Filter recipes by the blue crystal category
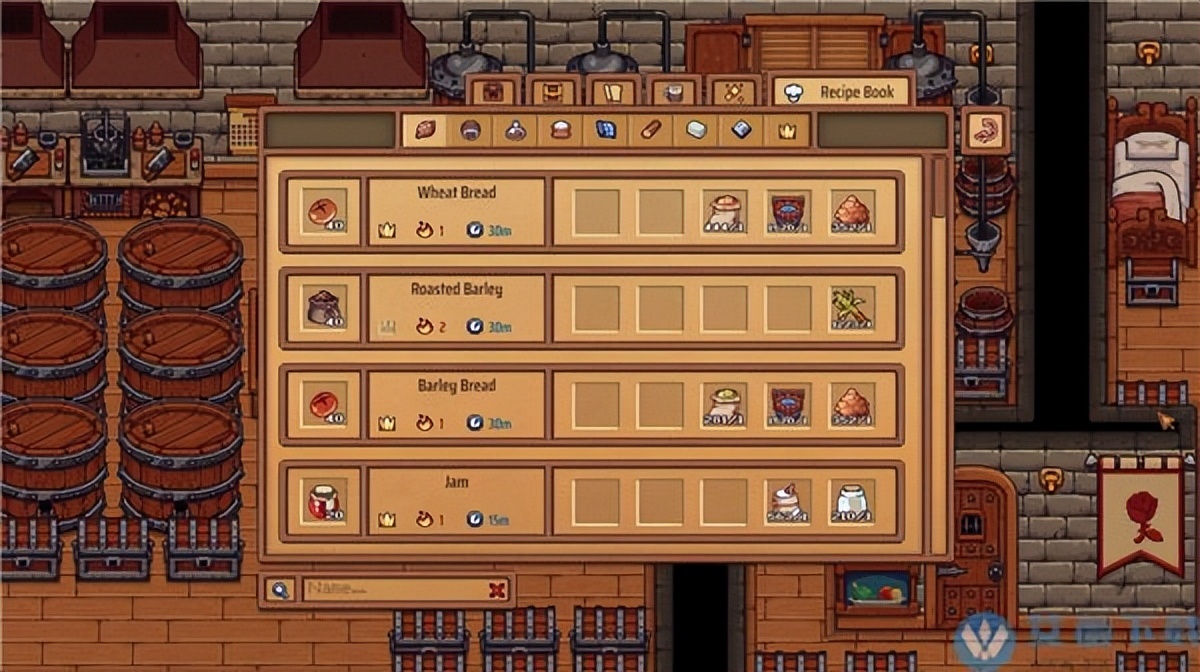The width and height of the screenshot is (1200, 672). 606,130
